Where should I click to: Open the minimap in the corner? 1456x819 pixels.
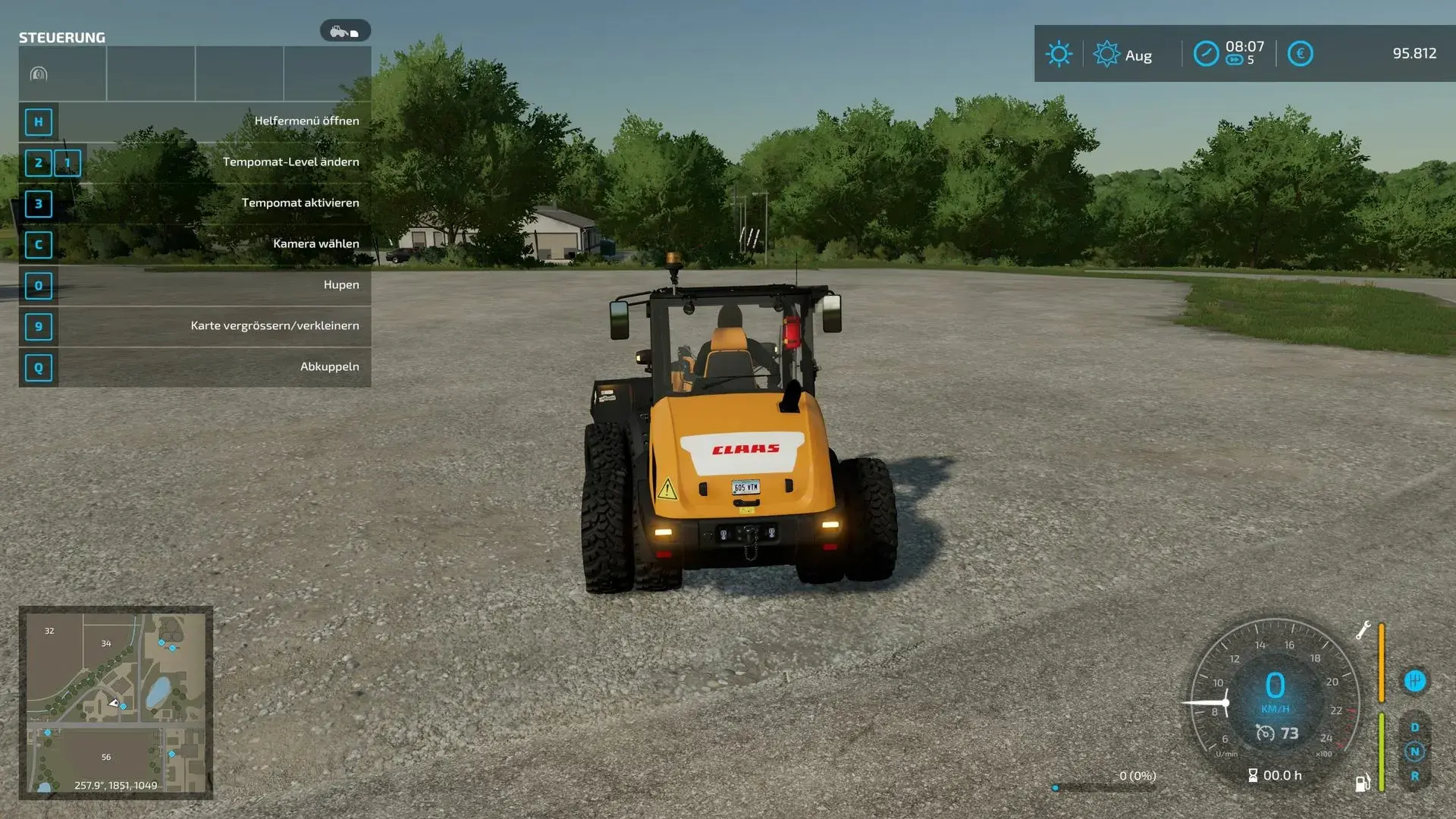tap(115, 702)
